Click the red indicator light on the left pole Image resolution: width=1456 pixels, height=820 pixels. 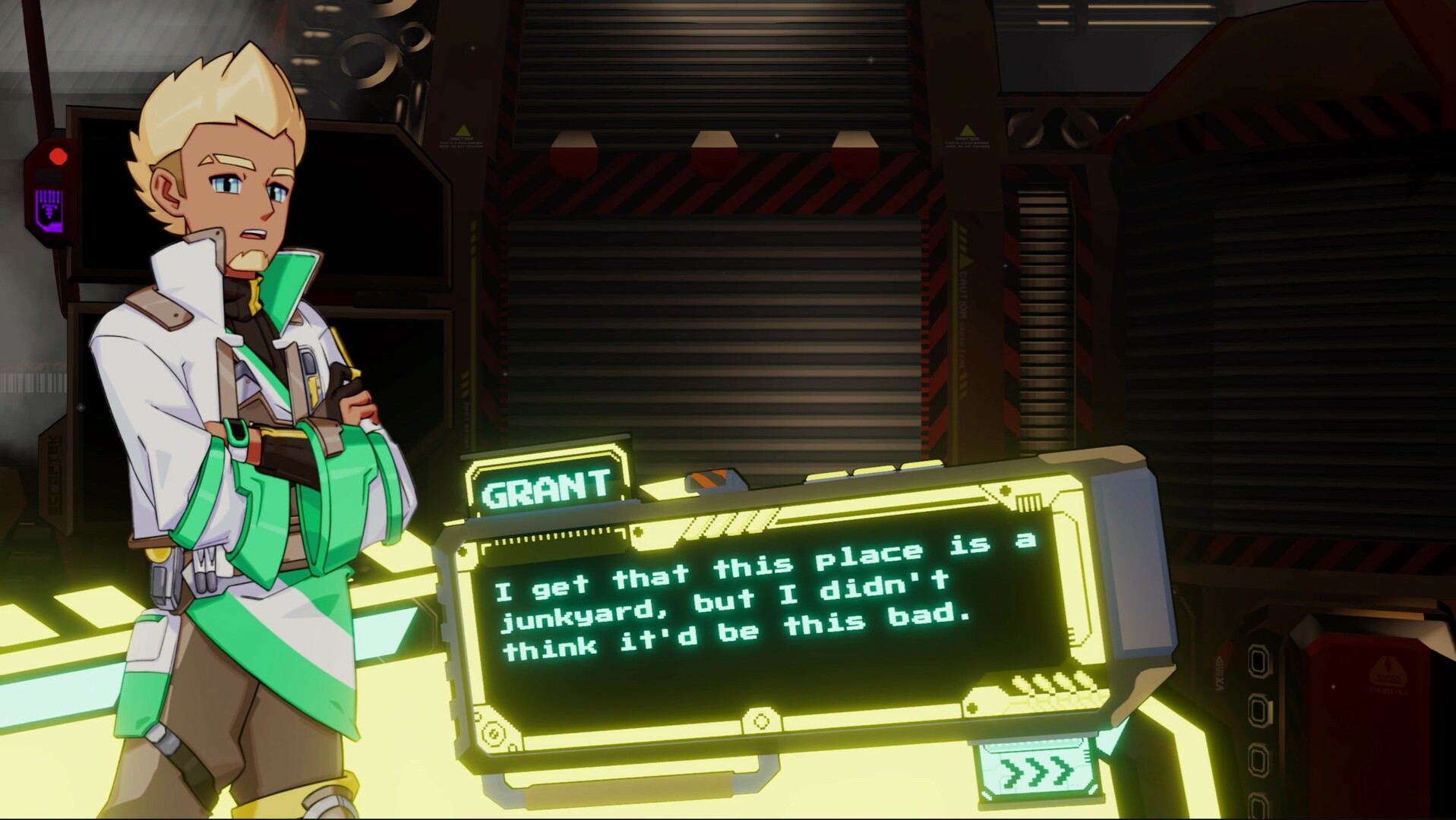point(56,157)
